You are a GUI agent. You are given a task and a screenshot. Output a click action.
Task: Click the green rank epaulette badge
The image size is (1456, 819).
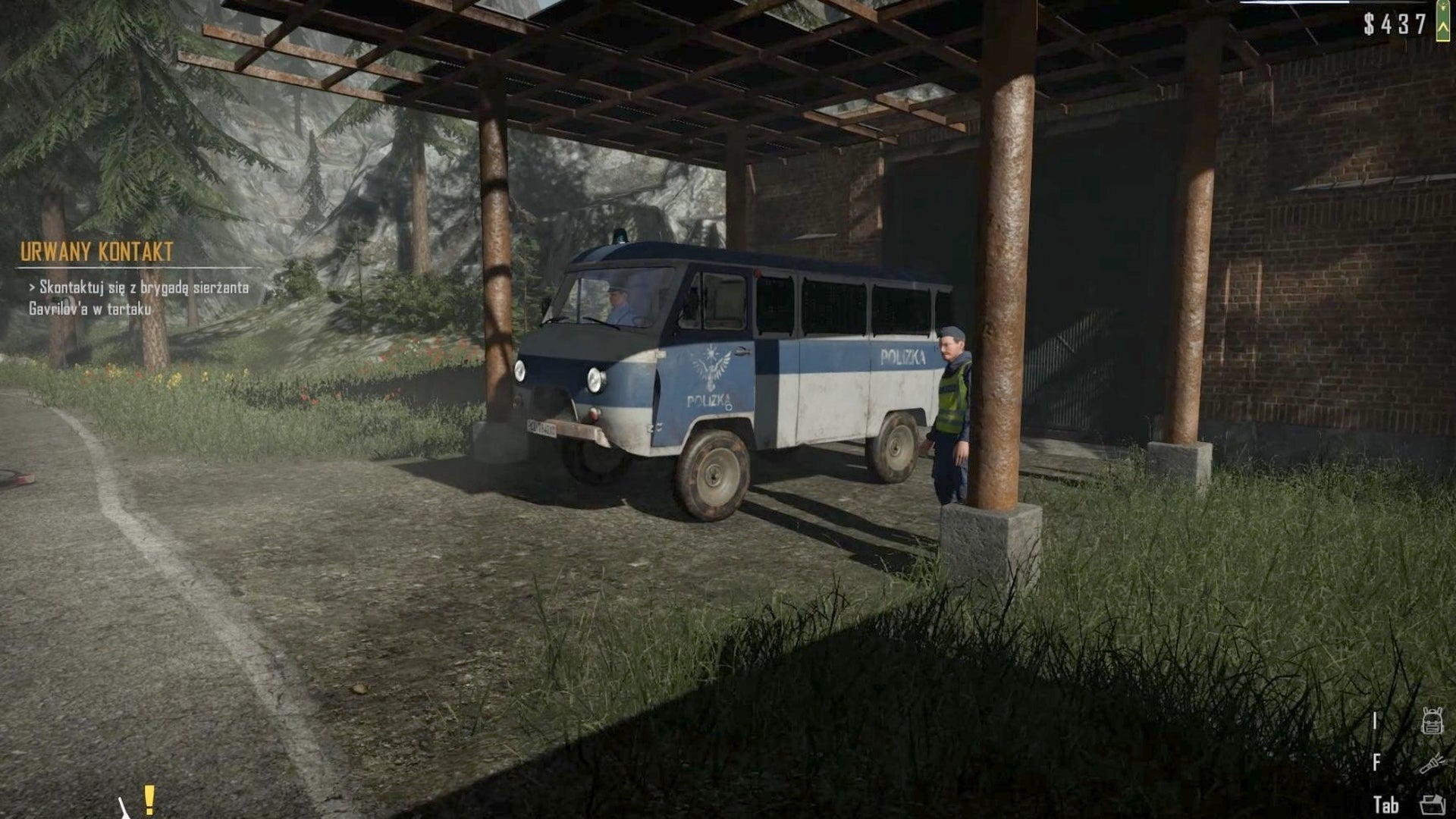click(x=1443, y=20)
